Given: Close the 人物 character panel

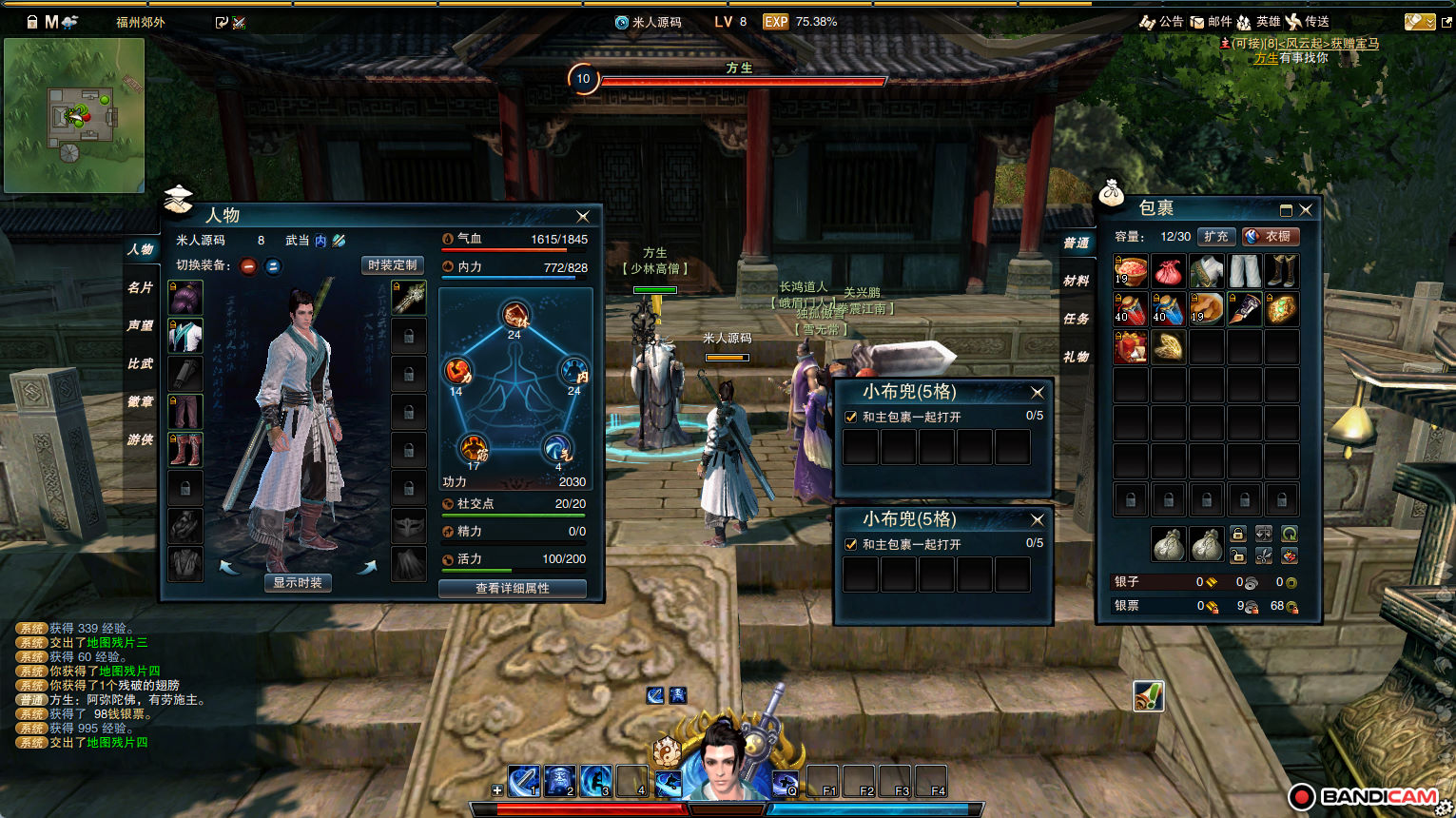Looking at the screenshot, I should pos(583,217).
